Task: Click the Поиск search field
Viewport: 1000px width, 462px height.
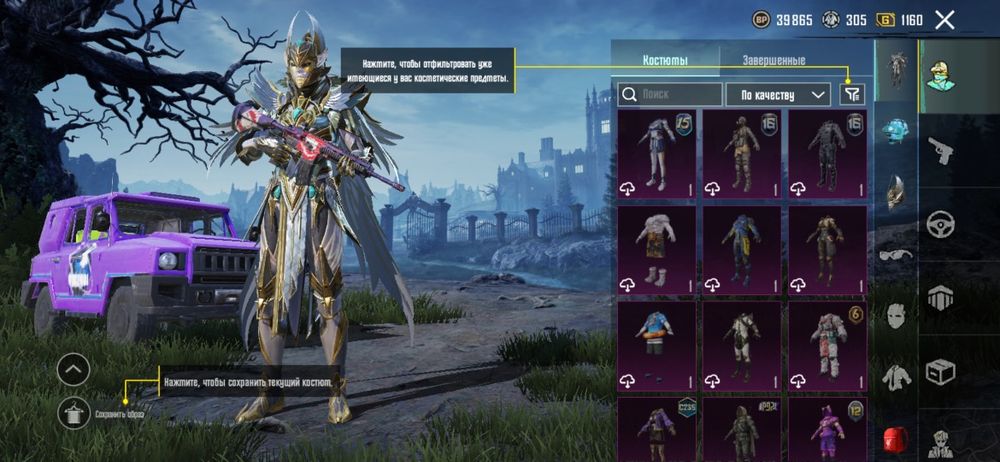Action: coord(670,94)
